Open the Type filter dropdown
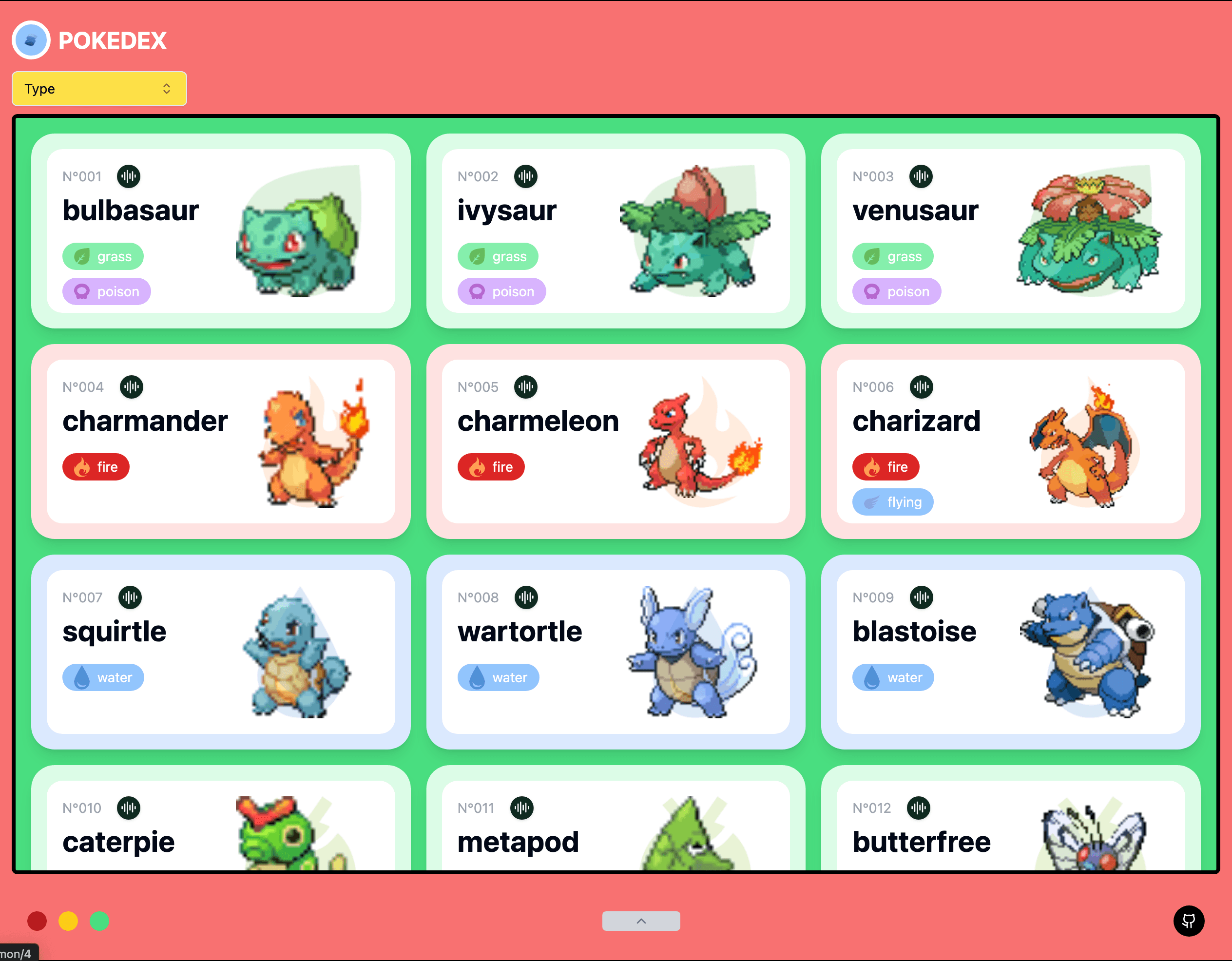 [x=99, y=89]
